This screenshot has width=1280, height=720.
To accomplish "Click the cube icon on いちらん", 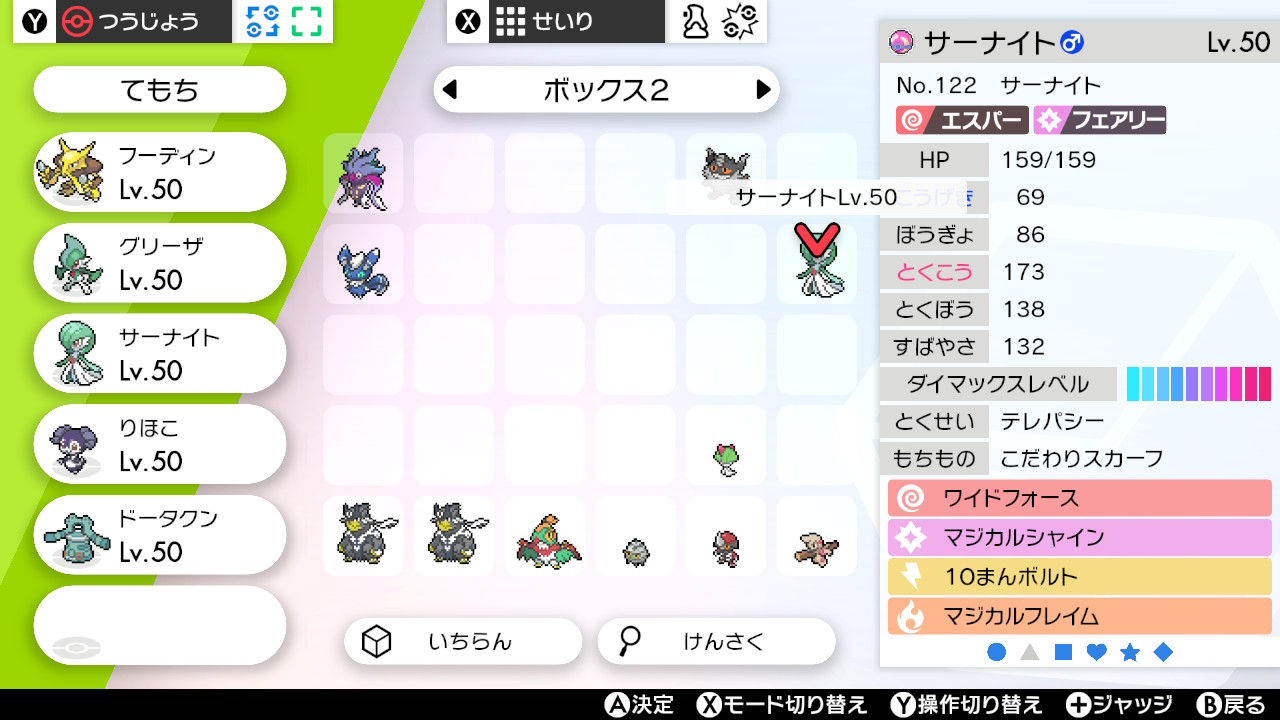I will (376, 641).
